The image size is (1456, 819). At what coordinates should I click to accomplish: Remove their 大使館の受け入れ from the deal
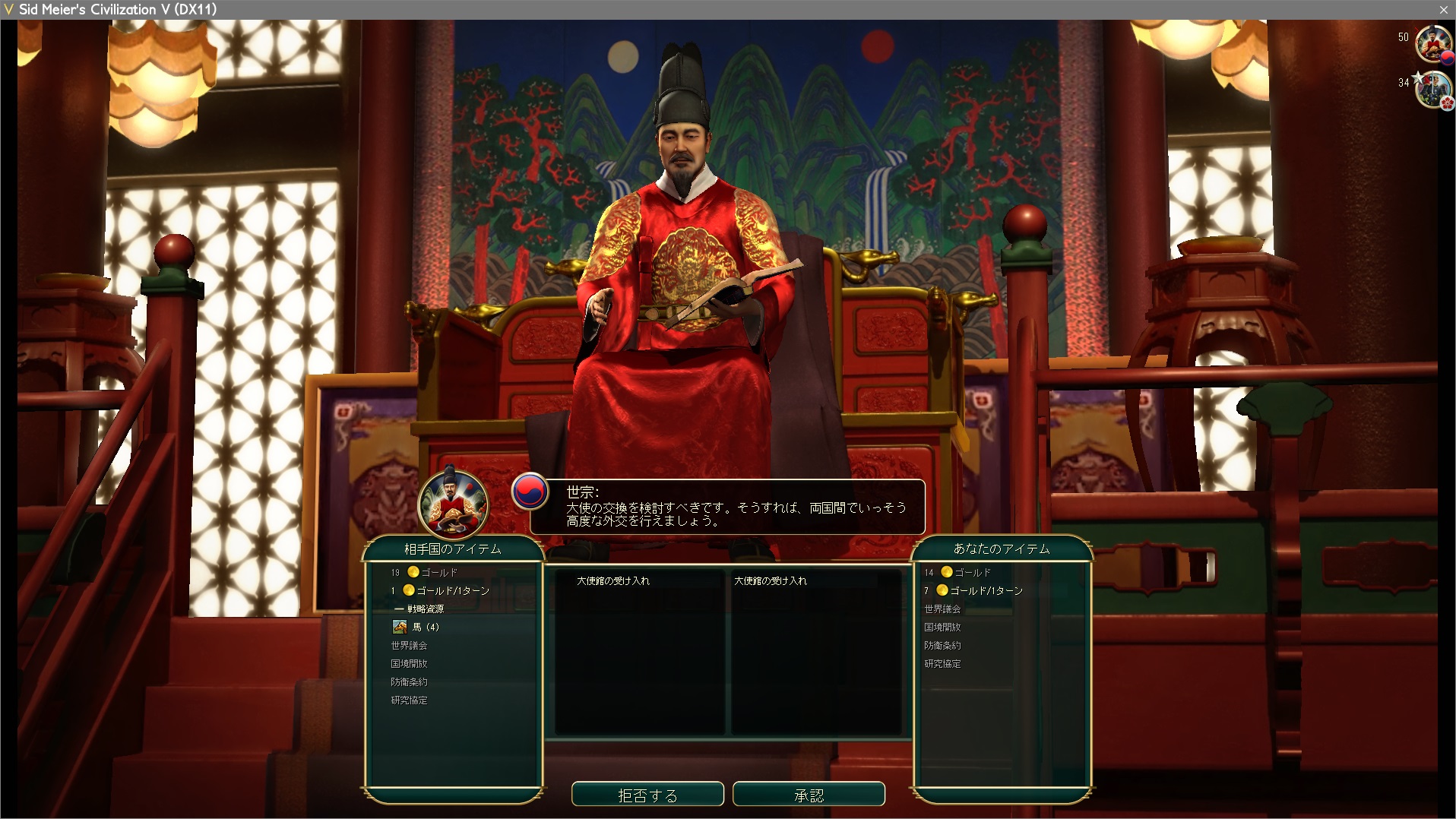point(613,580)
